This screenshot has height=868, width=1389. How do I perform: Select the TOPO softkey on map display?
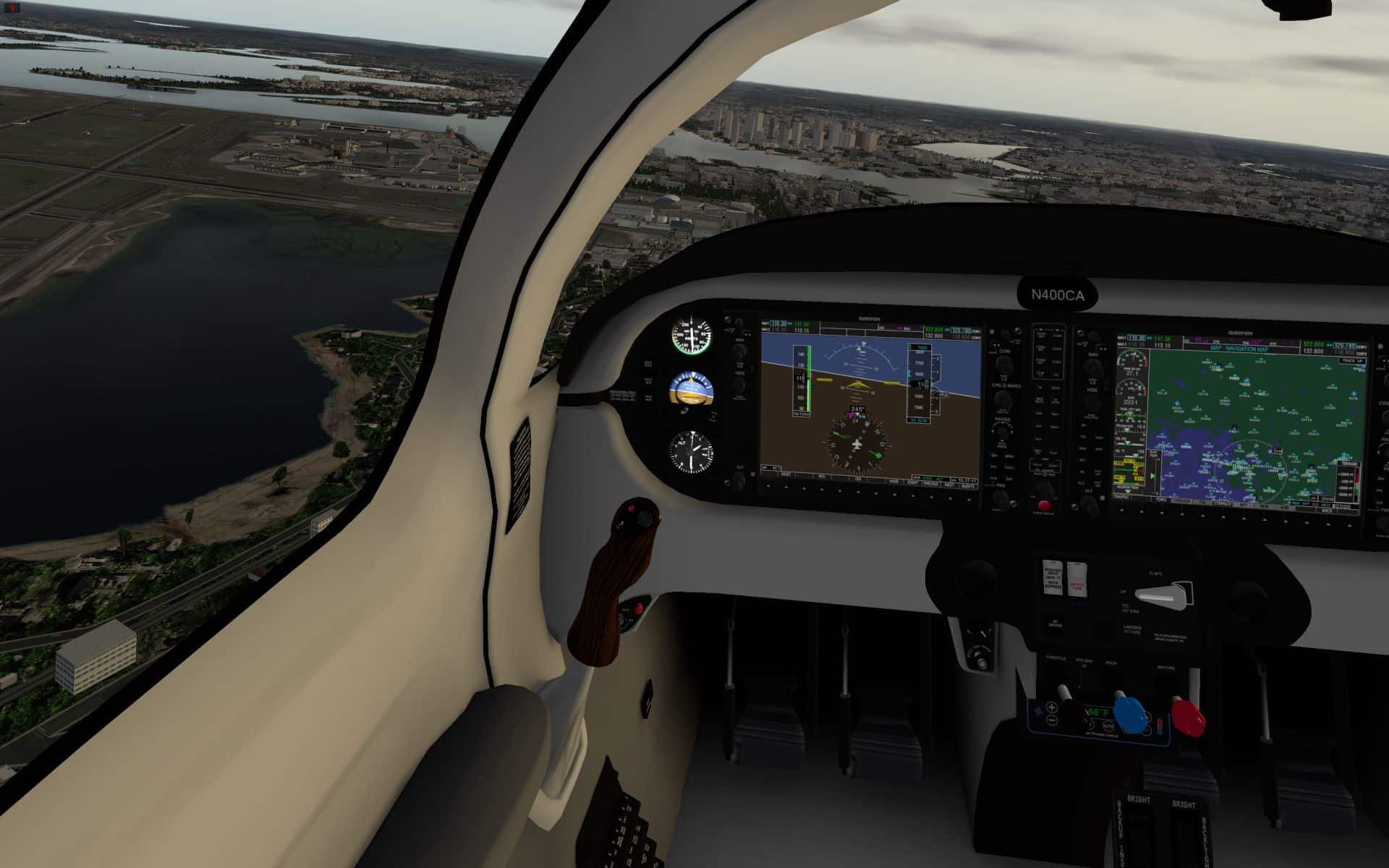[1161, 501]
